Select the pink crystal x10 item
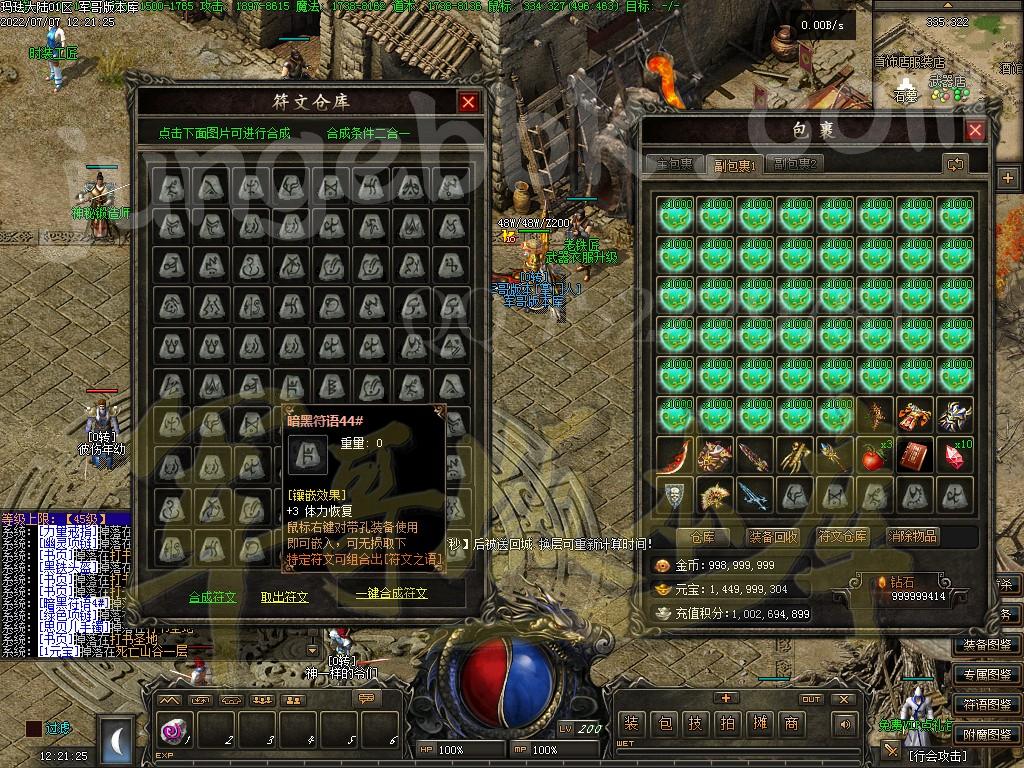The height and width of the screenshot is (768, 1024). (x=954, y=456)
